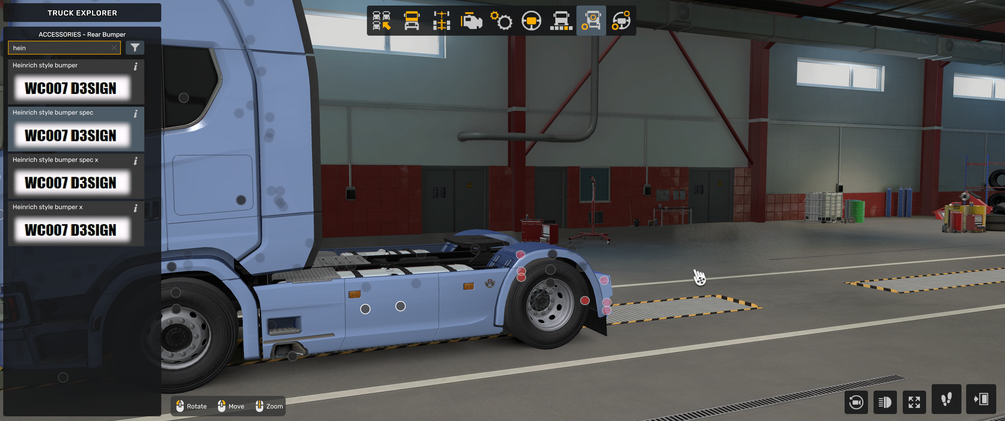Switch to the cabin category icon
This screenshot has width=1005, height=421.
(x=412, y=20)
